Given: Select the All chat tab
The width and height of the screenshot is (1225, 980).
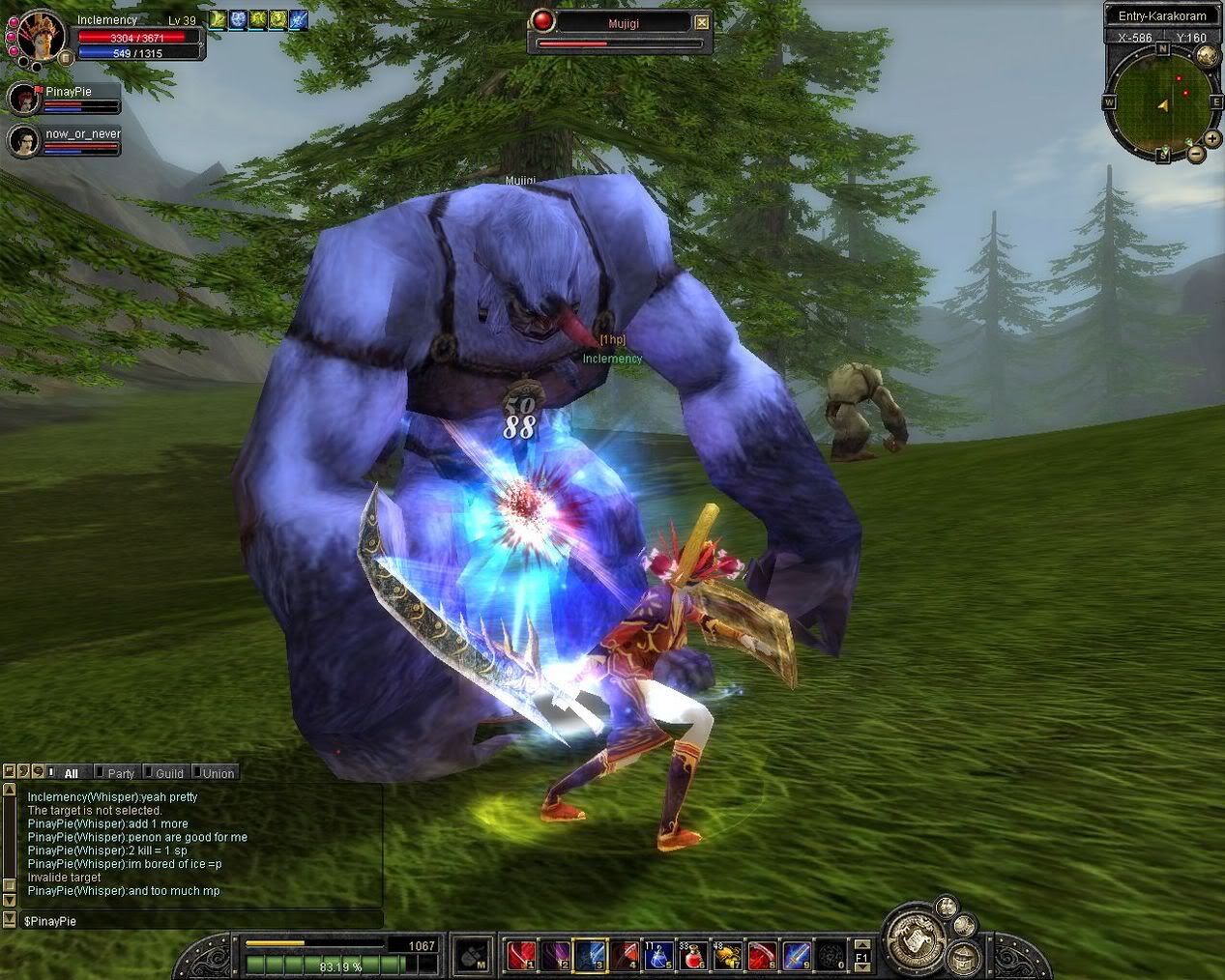Looking at the screenshot, I should coord(71,773).
